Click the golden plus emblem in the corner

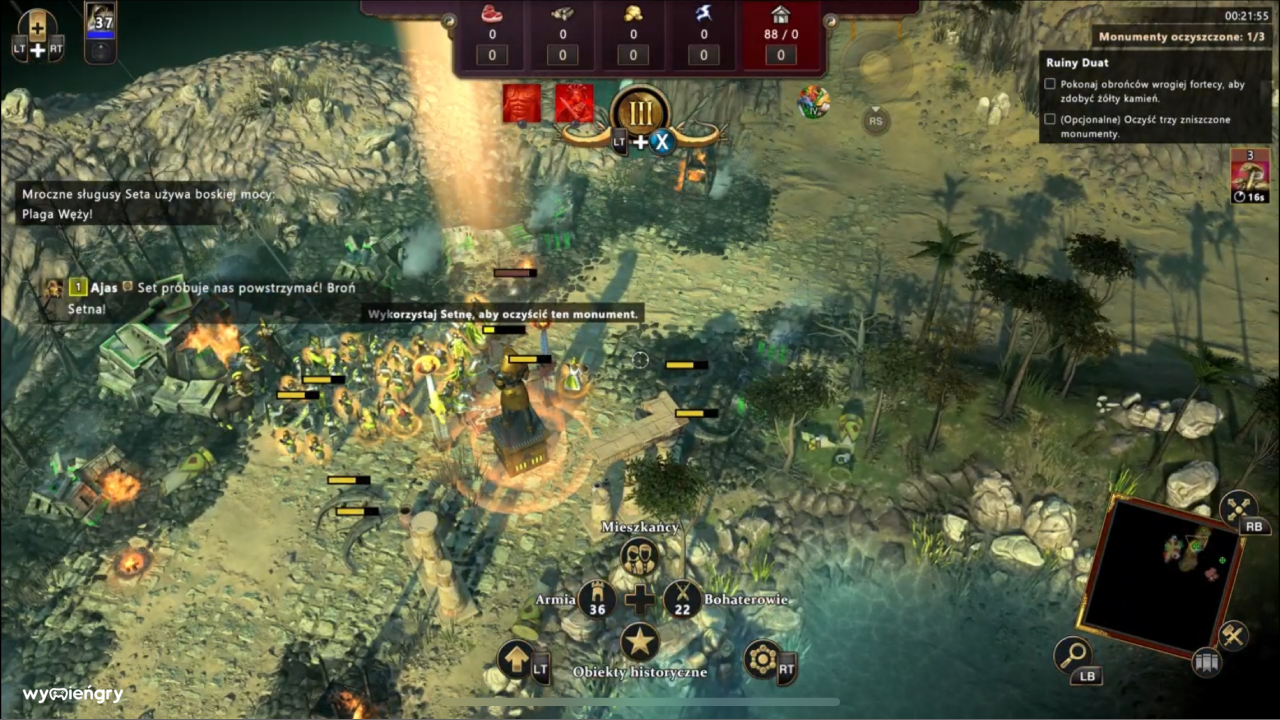coord(38,28)
